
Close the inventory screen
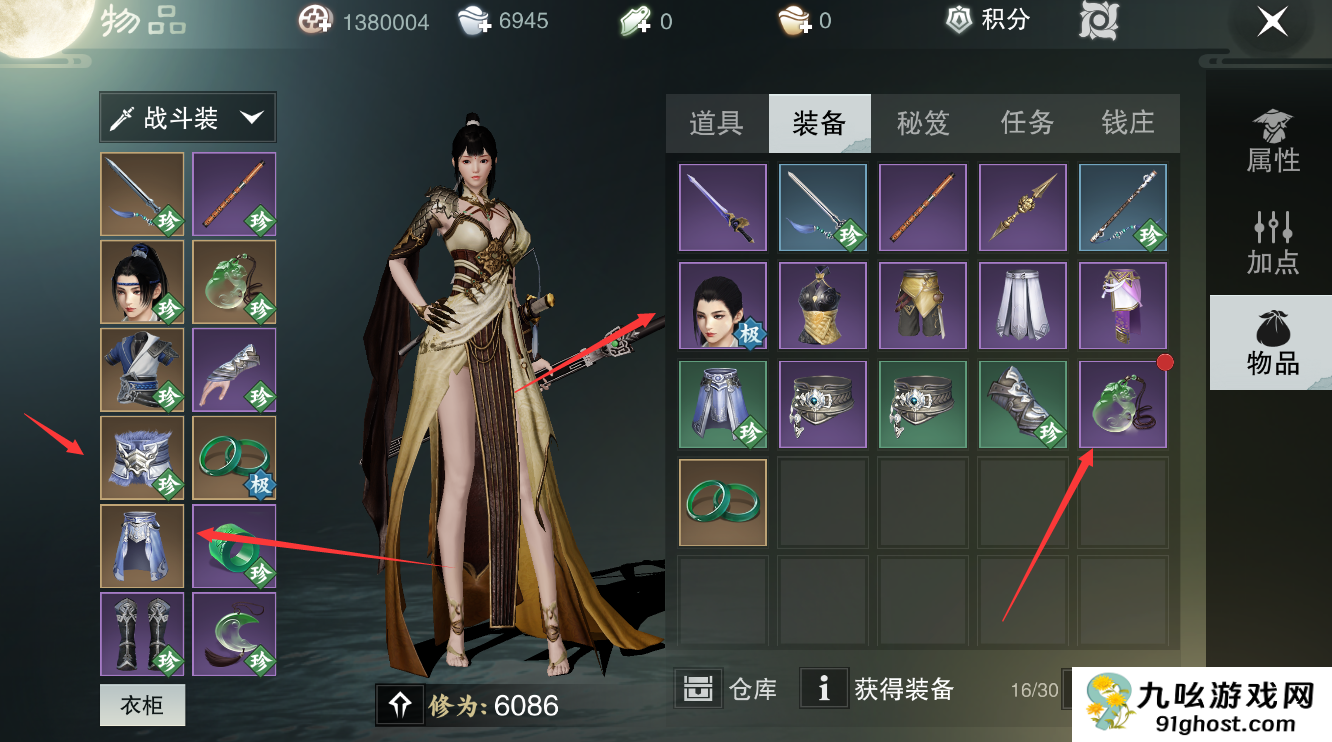[1272, 21]
